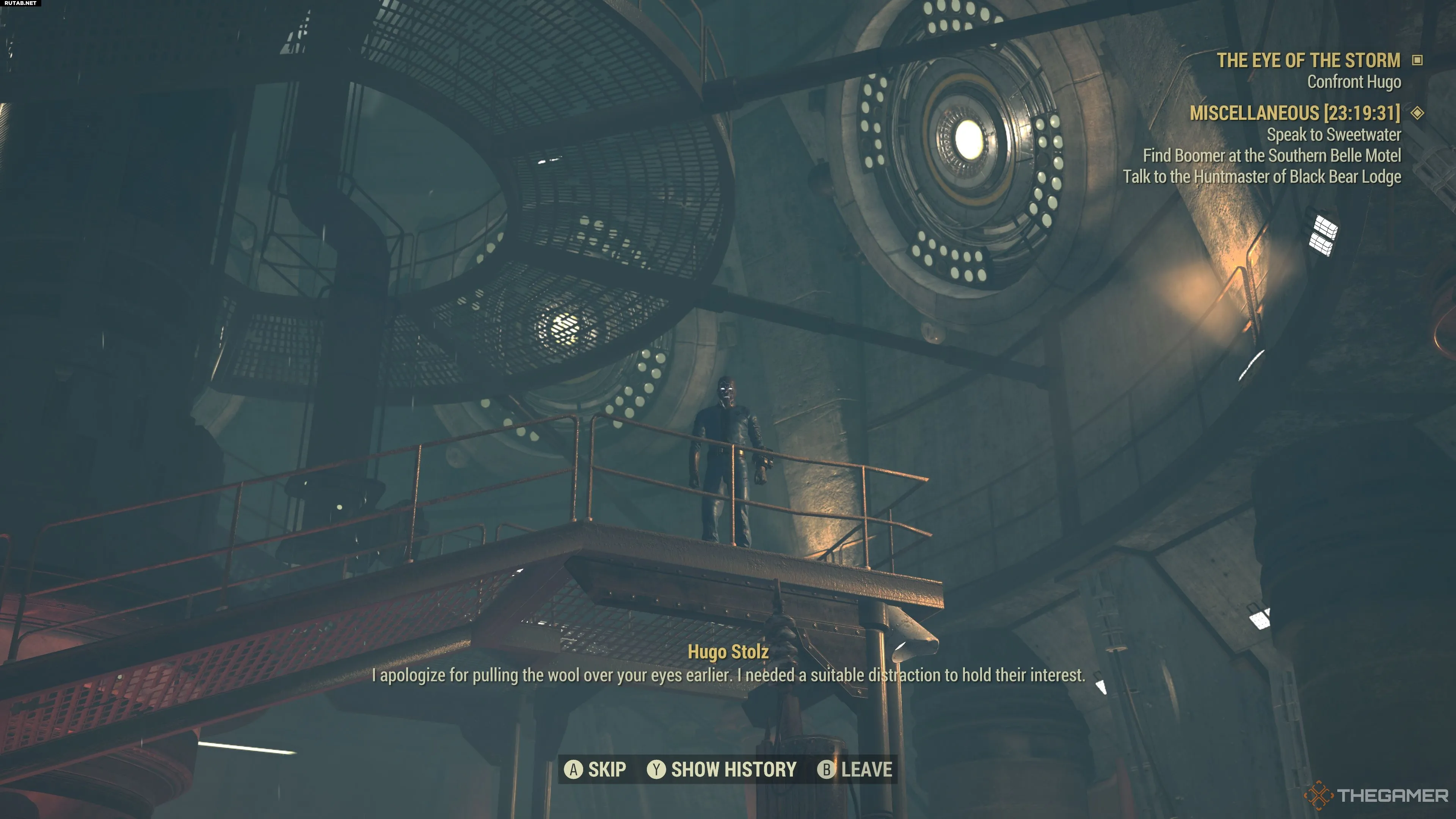Leave the conversation with Hugo Stolz
This screenshot has height=819, width=1456.
pos(855,769)
